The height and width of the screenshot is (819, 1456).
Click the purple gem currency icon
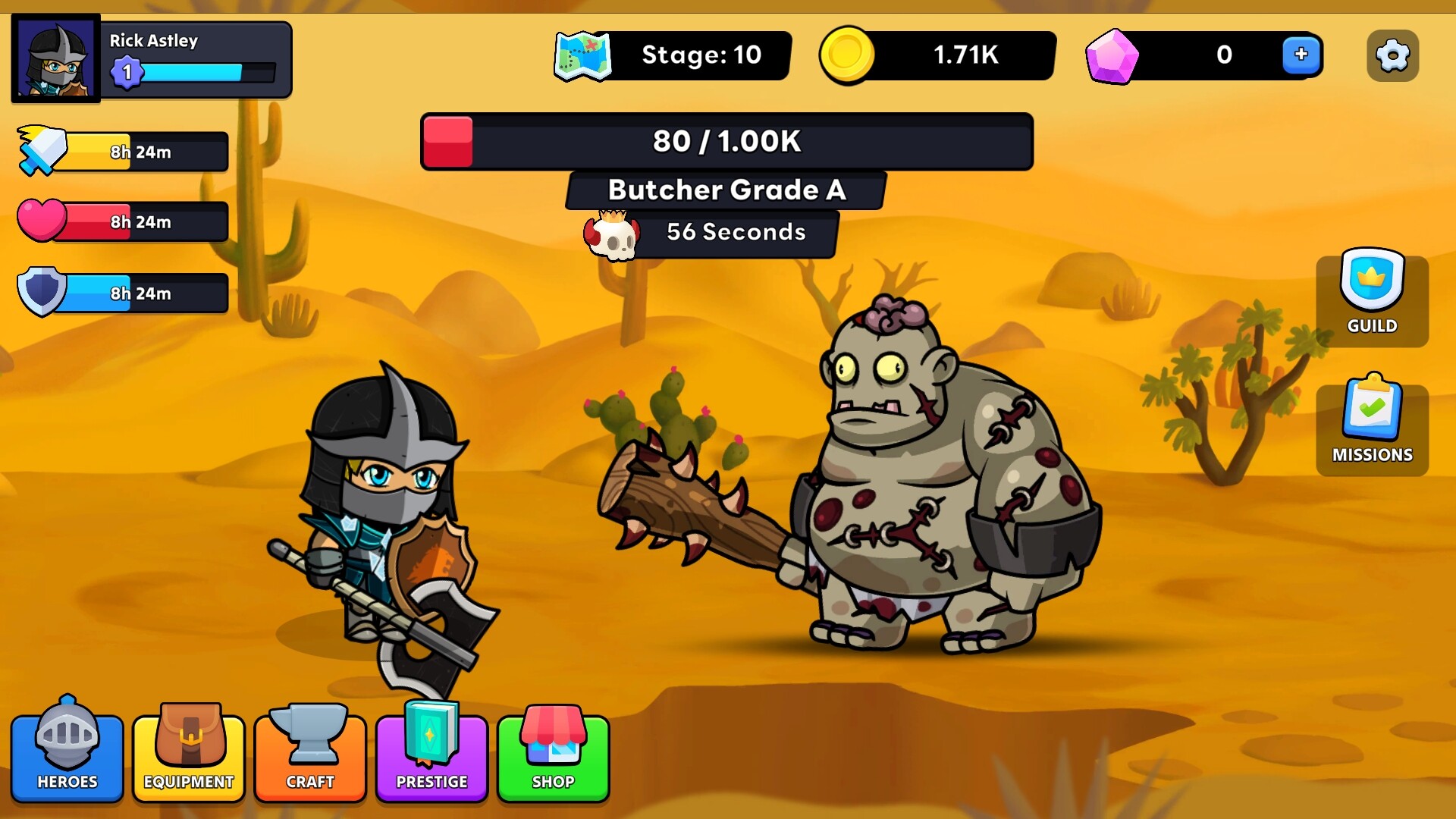click(1112, 55)
